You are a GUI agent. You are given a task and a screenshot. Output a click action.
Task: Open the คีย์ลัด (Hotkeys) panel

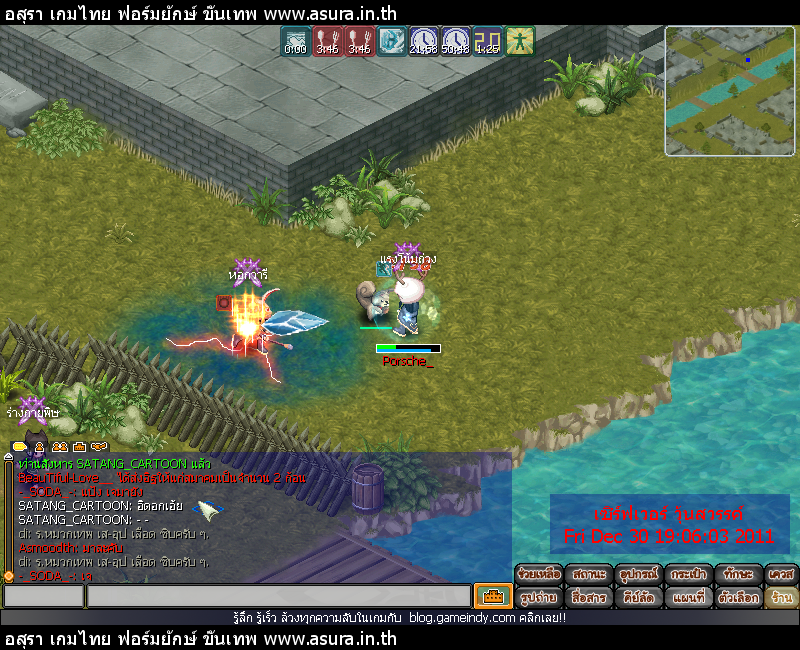639,597
